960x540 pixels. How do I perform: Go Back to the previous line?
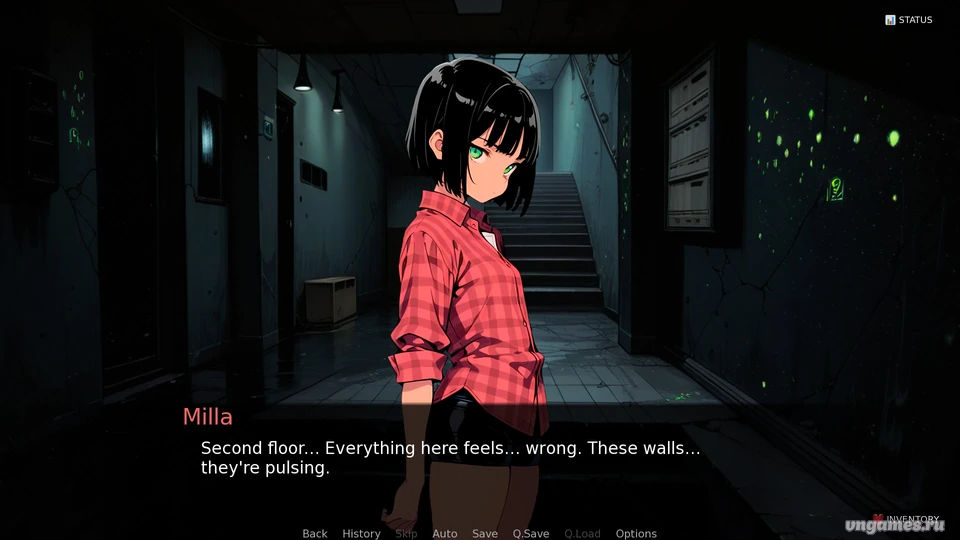pyautogui.click(x=315, y=534)
